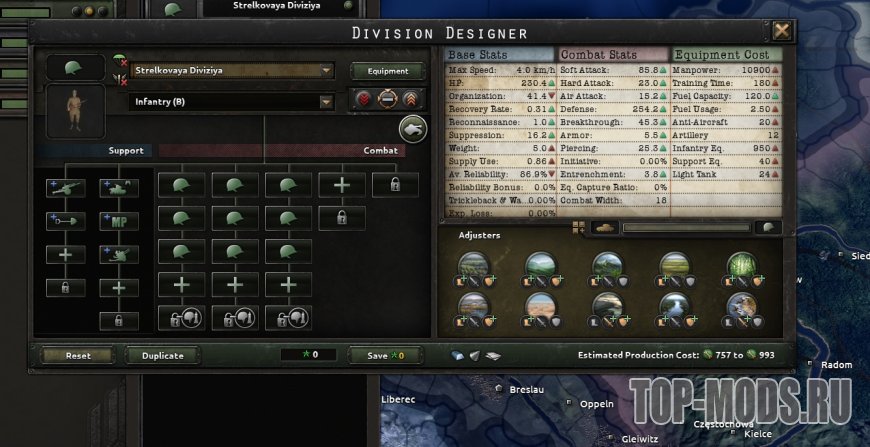This screenshot has width=870, height=447.
Task: Reset the division template
Action: [x=78, y=355]
